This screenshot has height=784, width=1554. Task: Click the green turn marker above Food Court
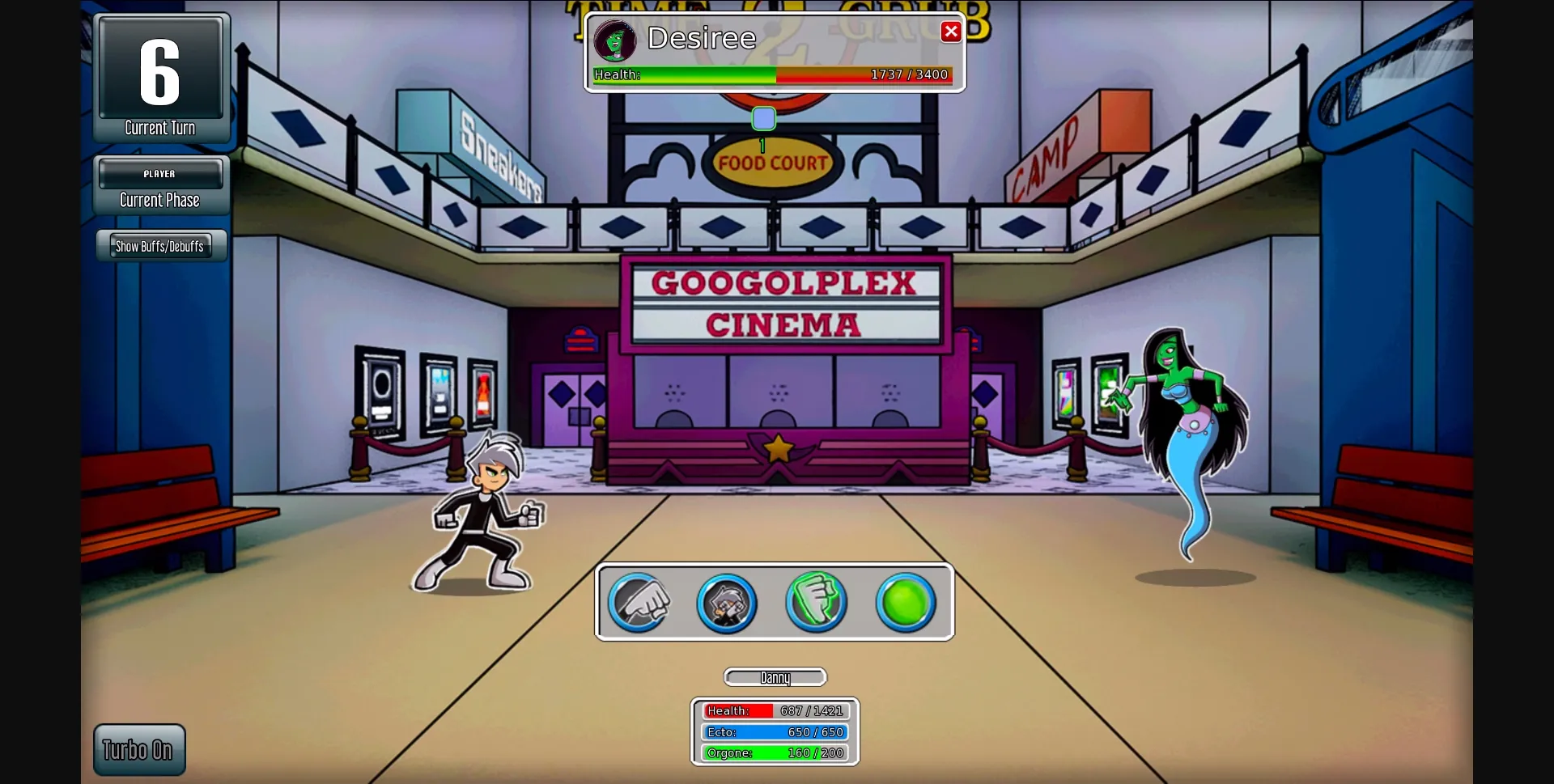[763, 118]
